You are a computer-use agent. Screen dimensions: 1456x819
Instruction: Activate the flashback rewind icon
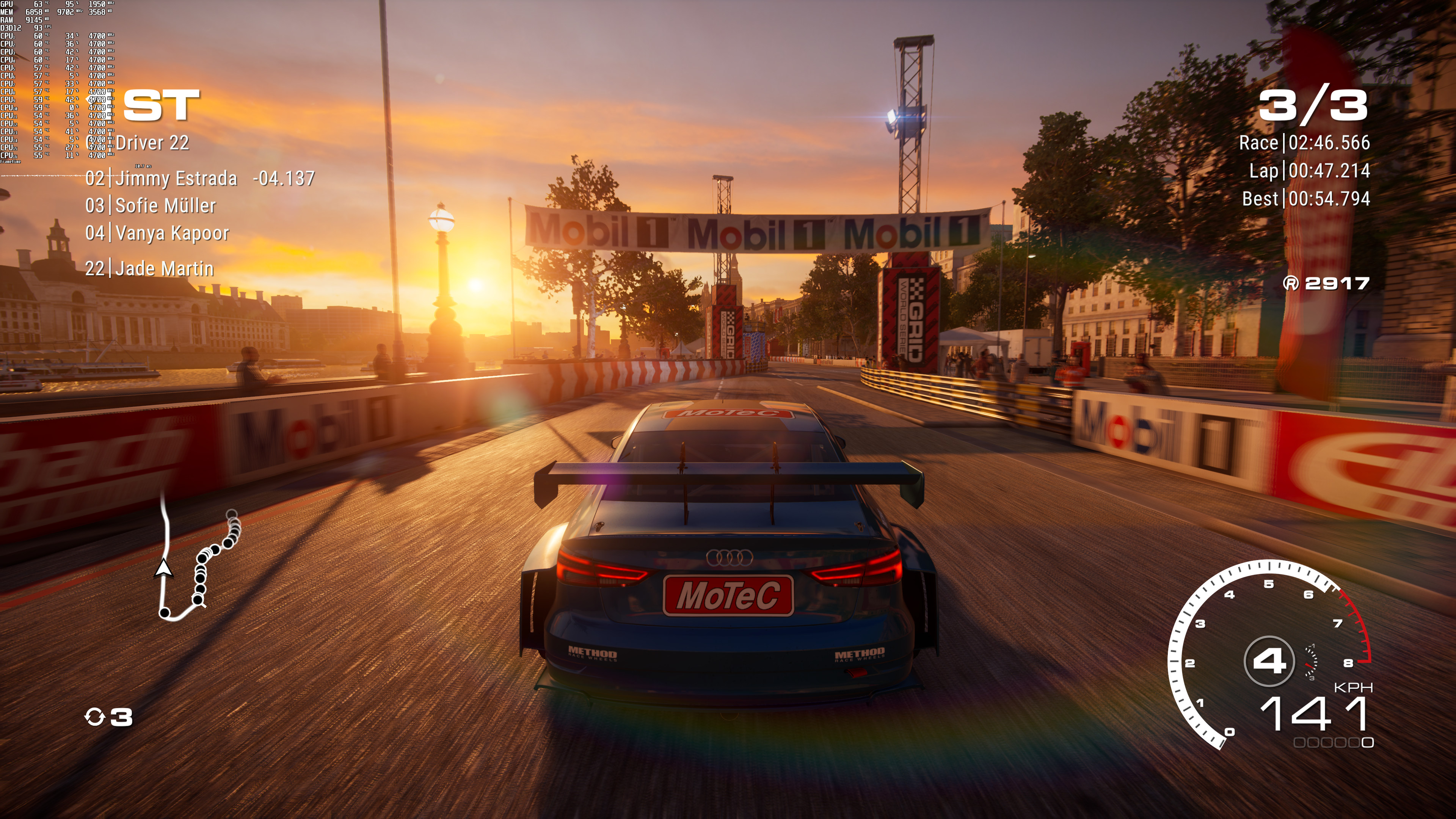(94, 717)
